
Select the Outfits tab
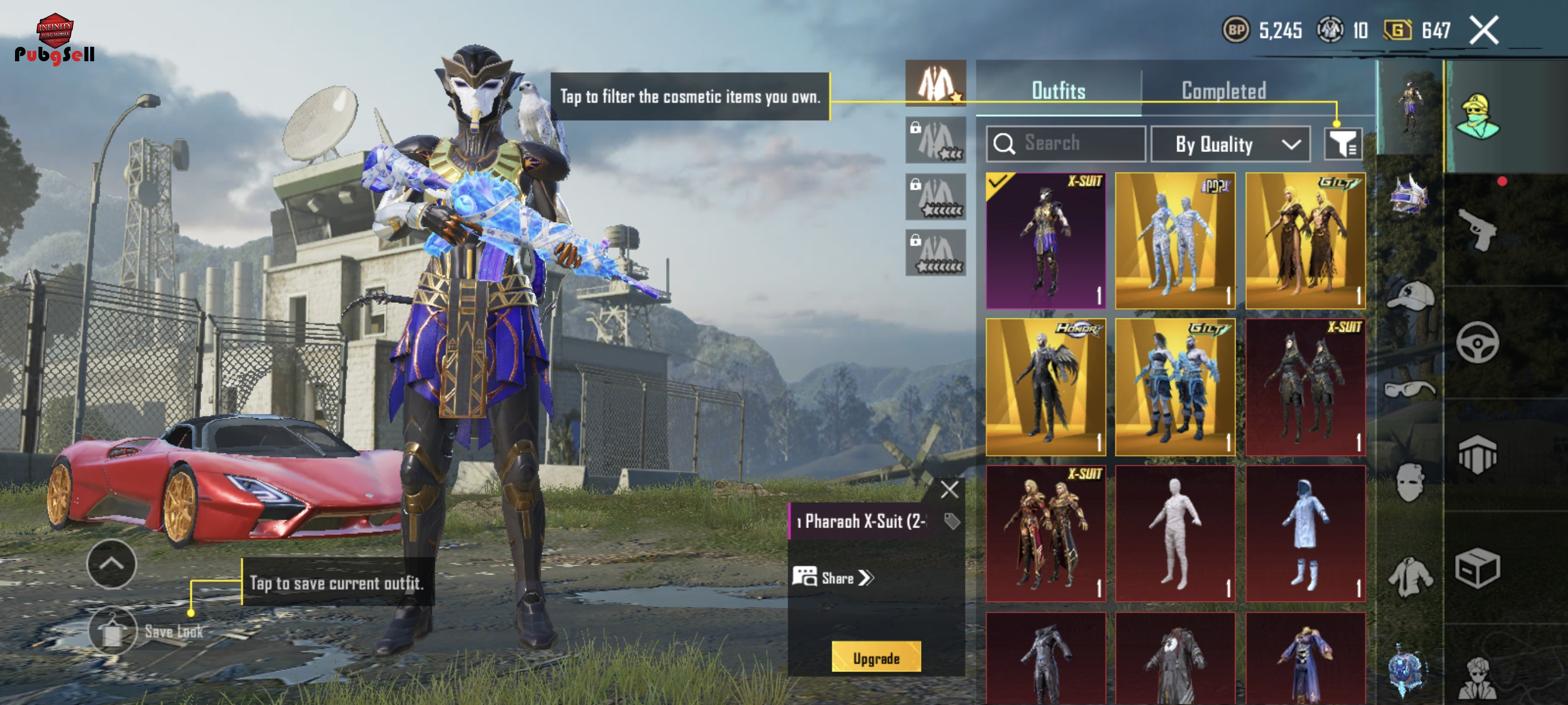point(1058,91)
